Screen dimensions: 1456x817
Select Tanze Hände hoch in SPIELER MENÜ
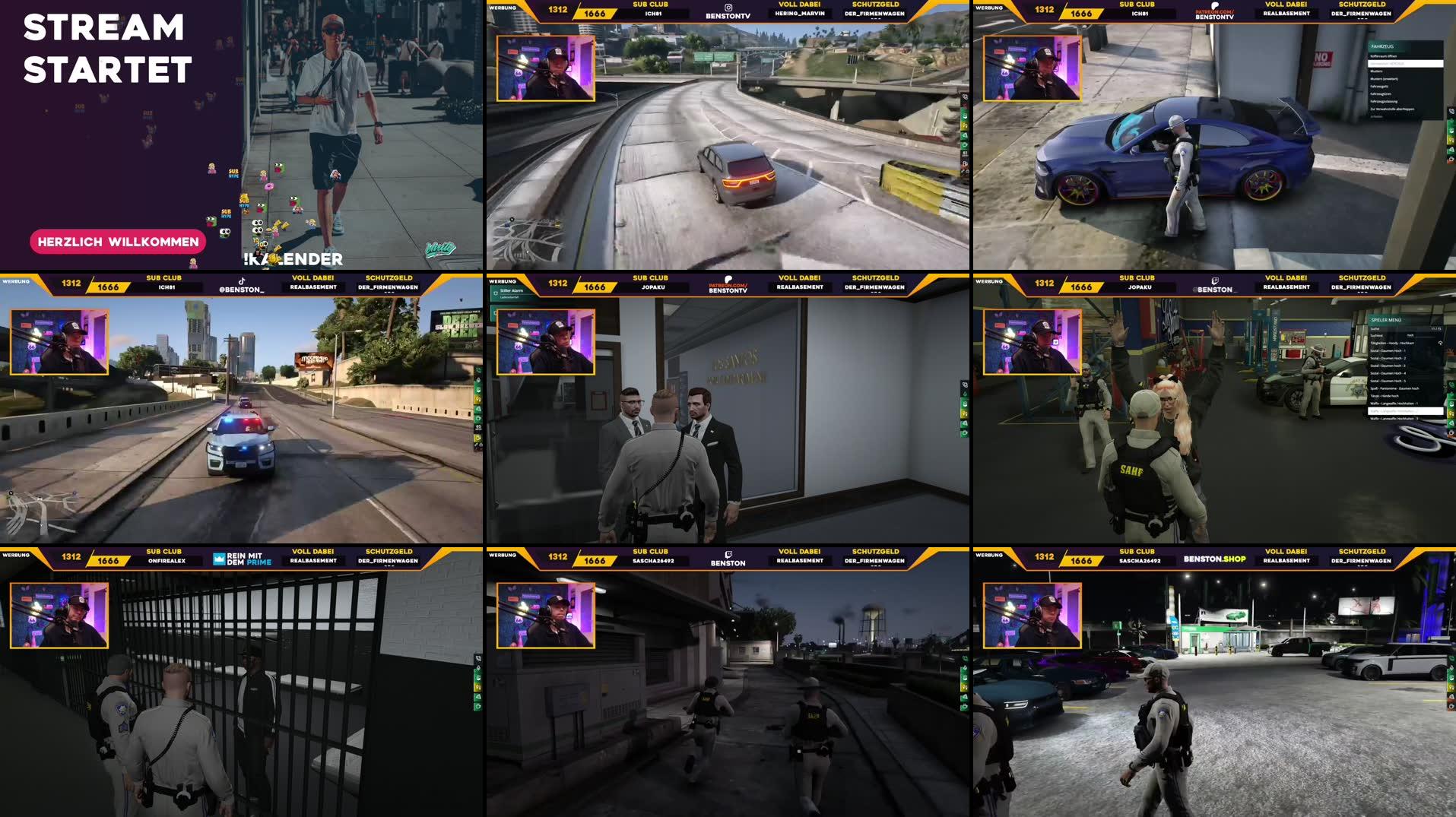click(1385, 396)
